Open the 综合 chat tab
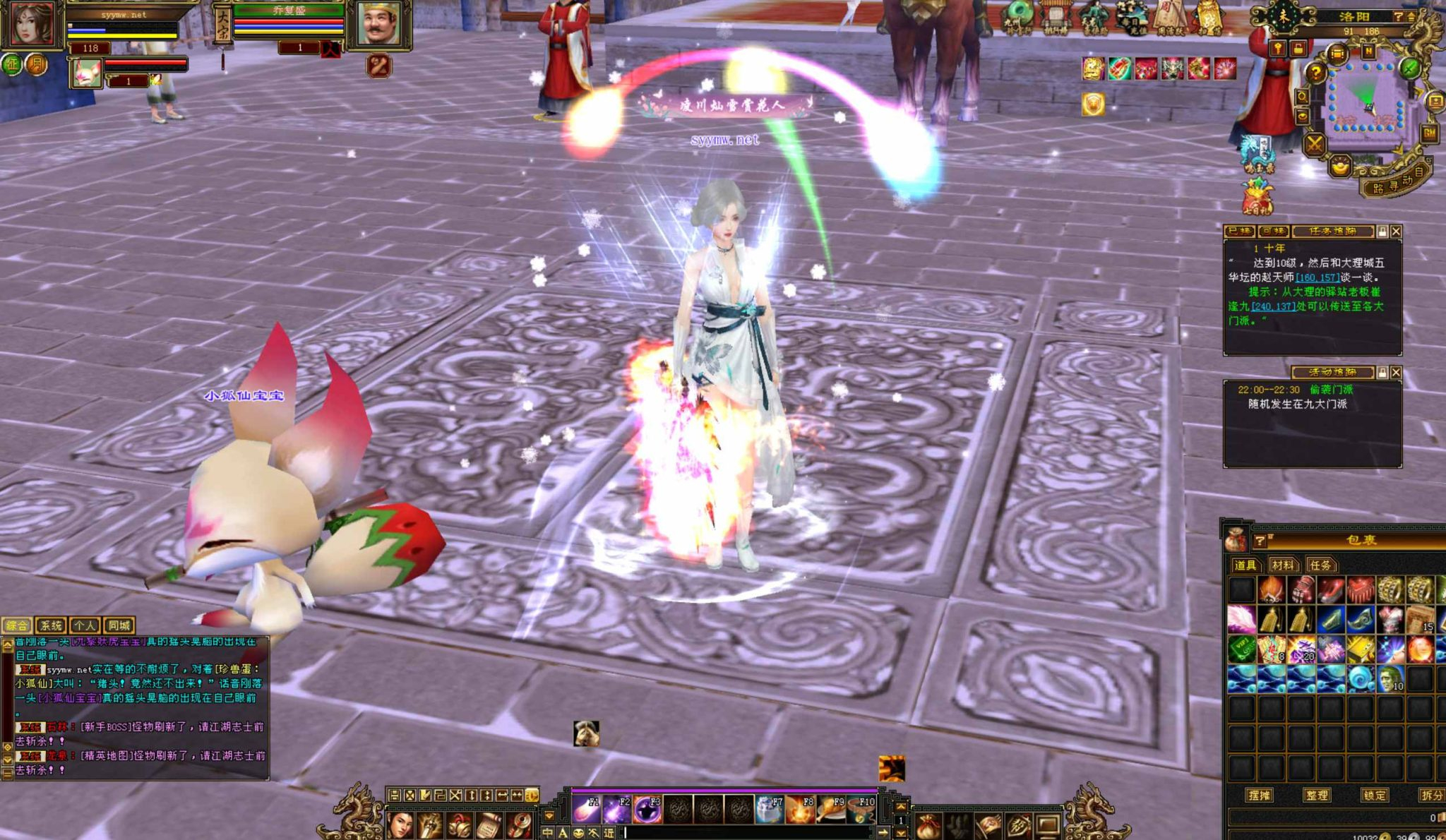This screenshot has width=1446, height=840. point(17,625)
